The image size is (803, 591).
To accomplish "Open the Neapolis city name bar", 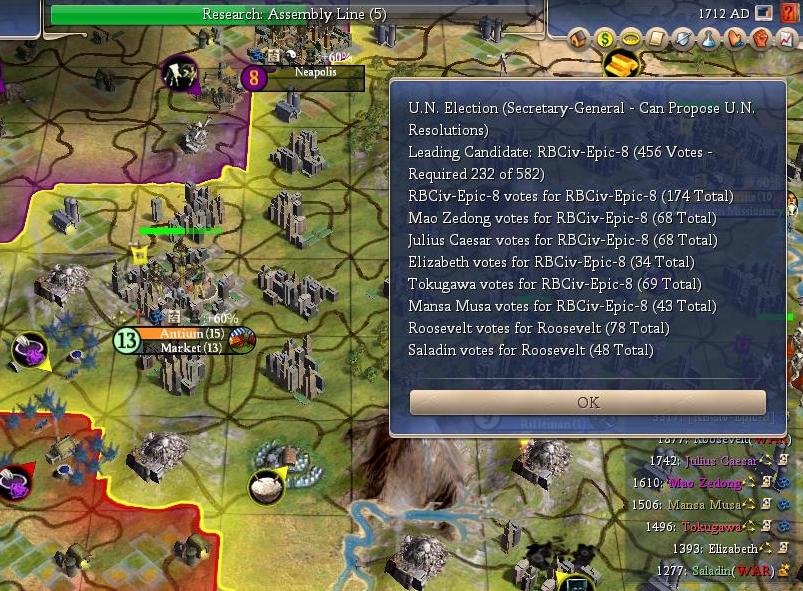I will [313, 72].
